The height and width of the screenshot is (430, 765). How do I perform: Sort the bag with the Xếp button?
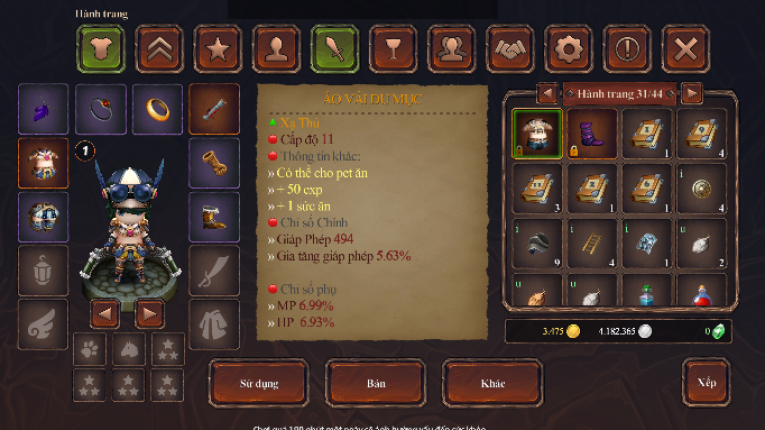706,383
